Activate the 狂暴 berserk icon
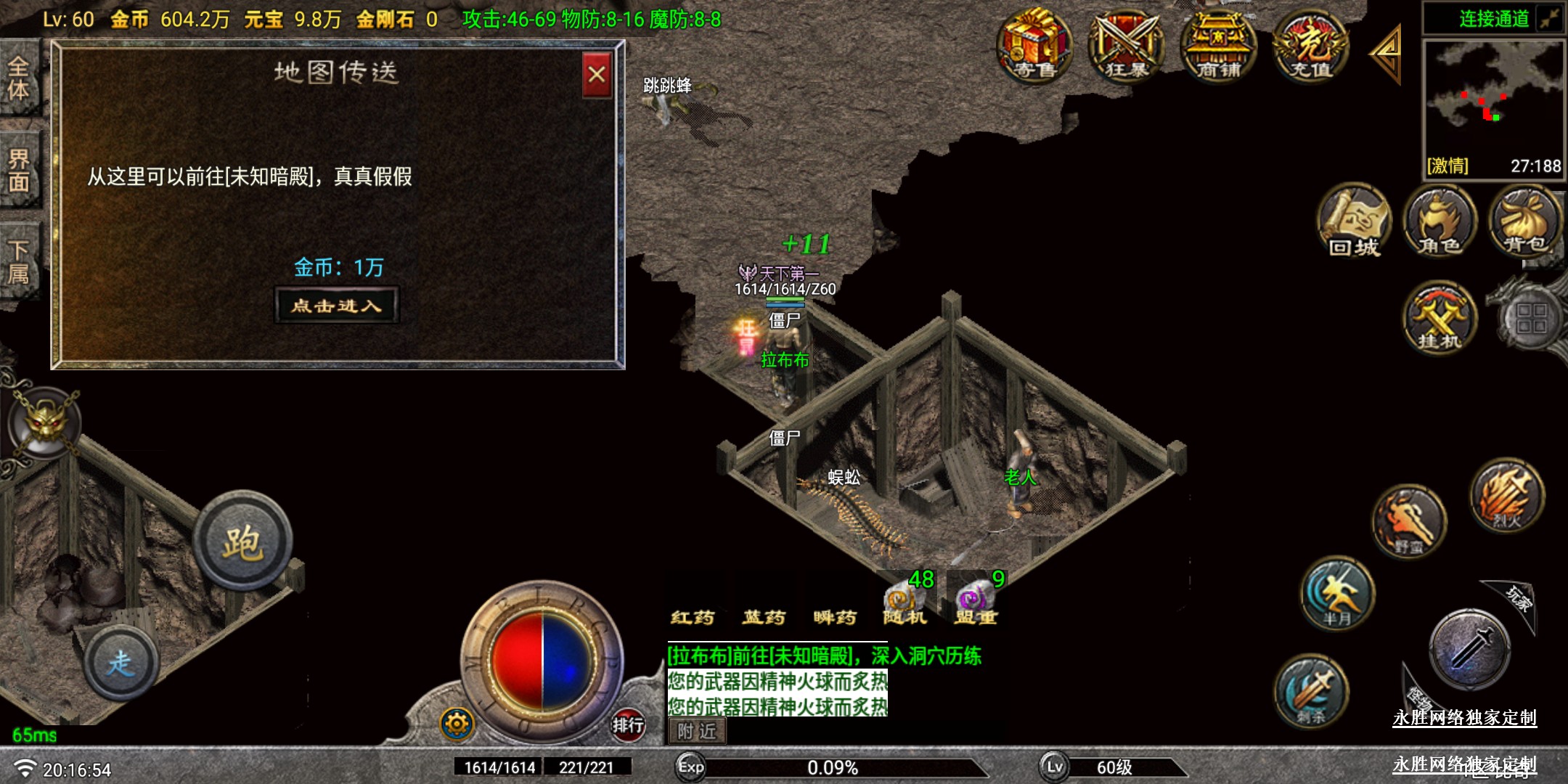This screenshot has height=784, width=1568. [x=1126, y=46]
